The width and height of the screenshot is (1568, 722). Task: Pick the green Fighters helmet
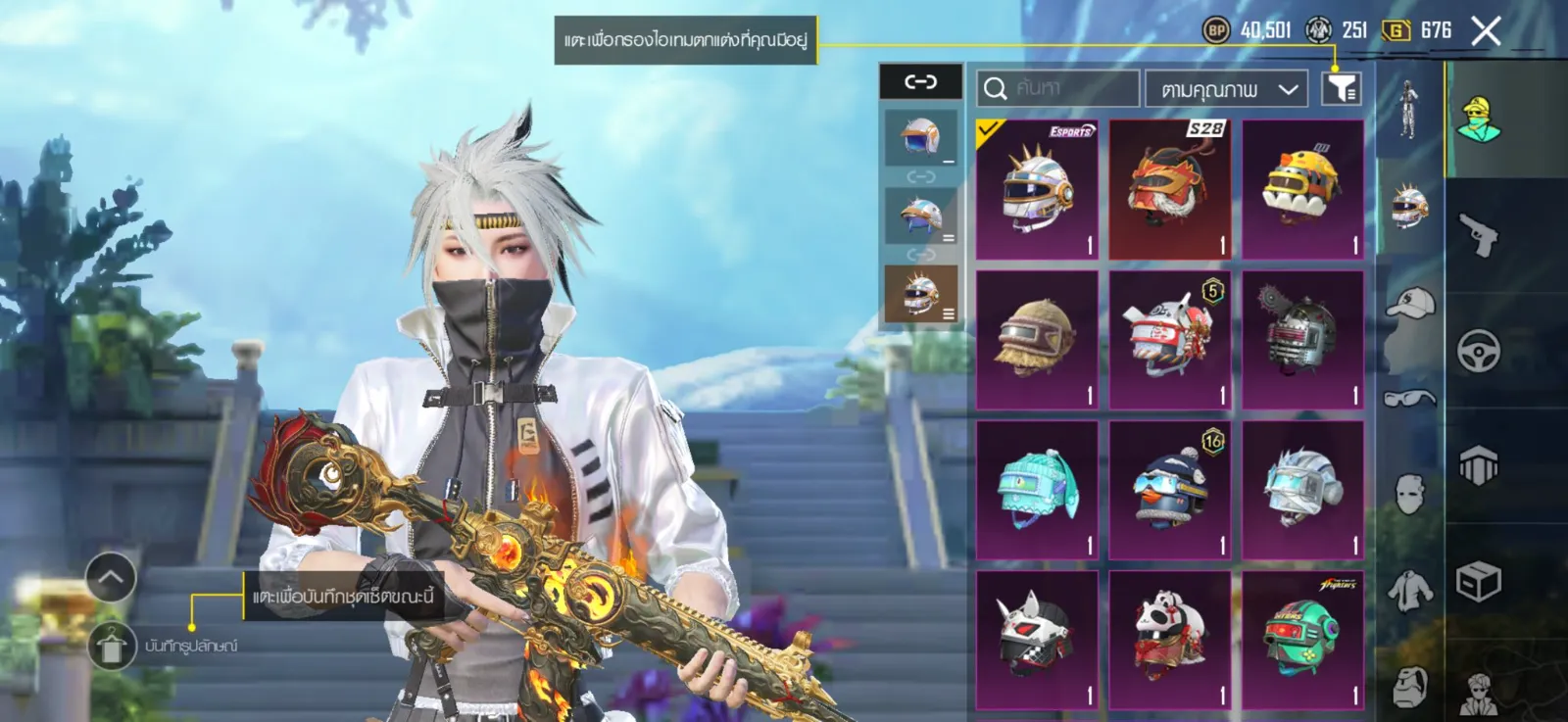click(x=1302, y=640)
